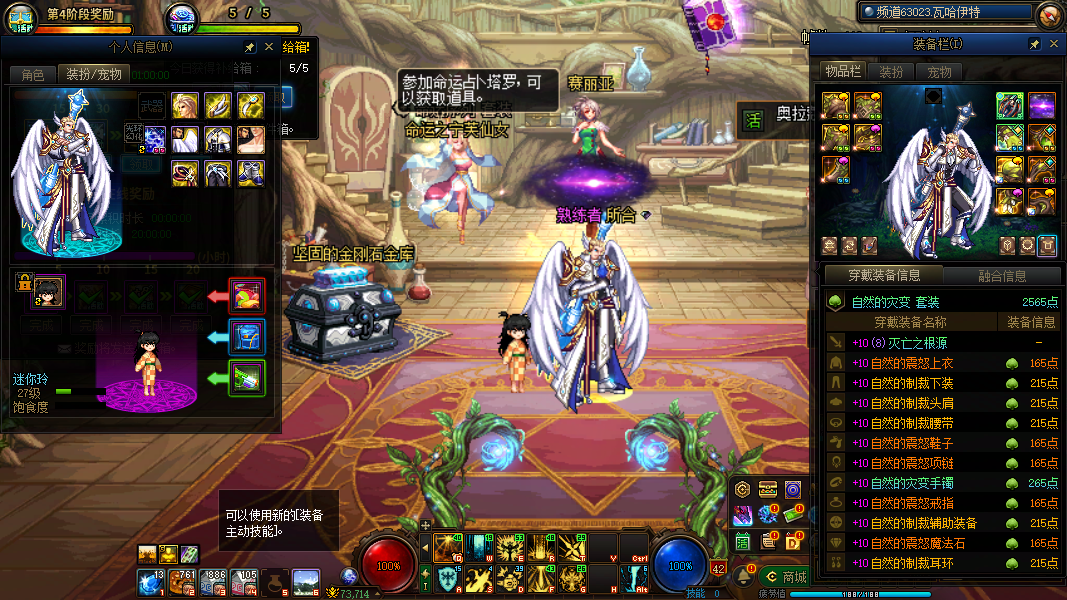The height and width of the screenshot is (600, 1067).
Task: Pin the 装备栏 equipment window
Action: [x=1034, y=45]
